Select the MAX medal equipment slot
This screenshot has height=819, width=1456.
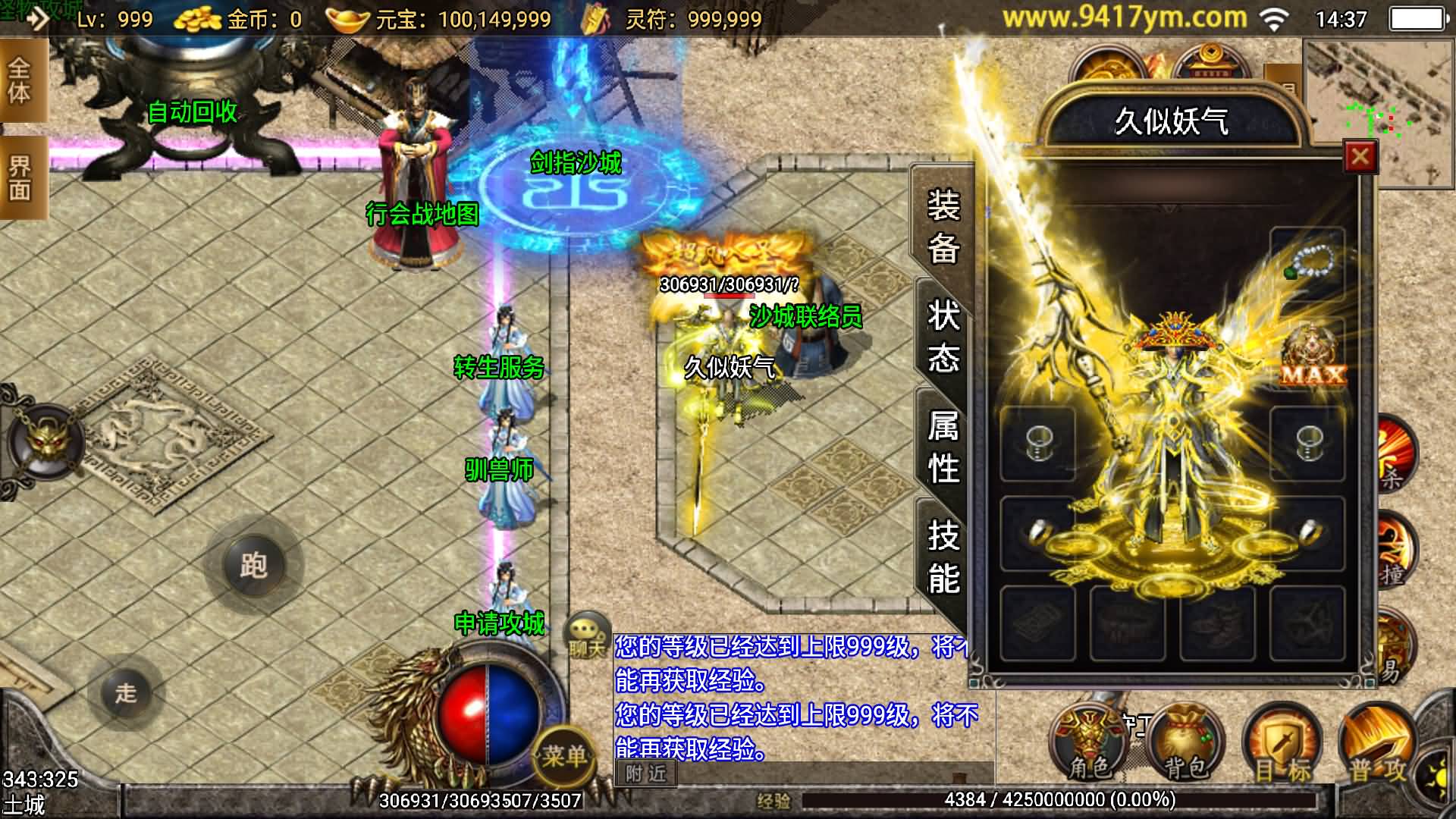[1313, 356]
